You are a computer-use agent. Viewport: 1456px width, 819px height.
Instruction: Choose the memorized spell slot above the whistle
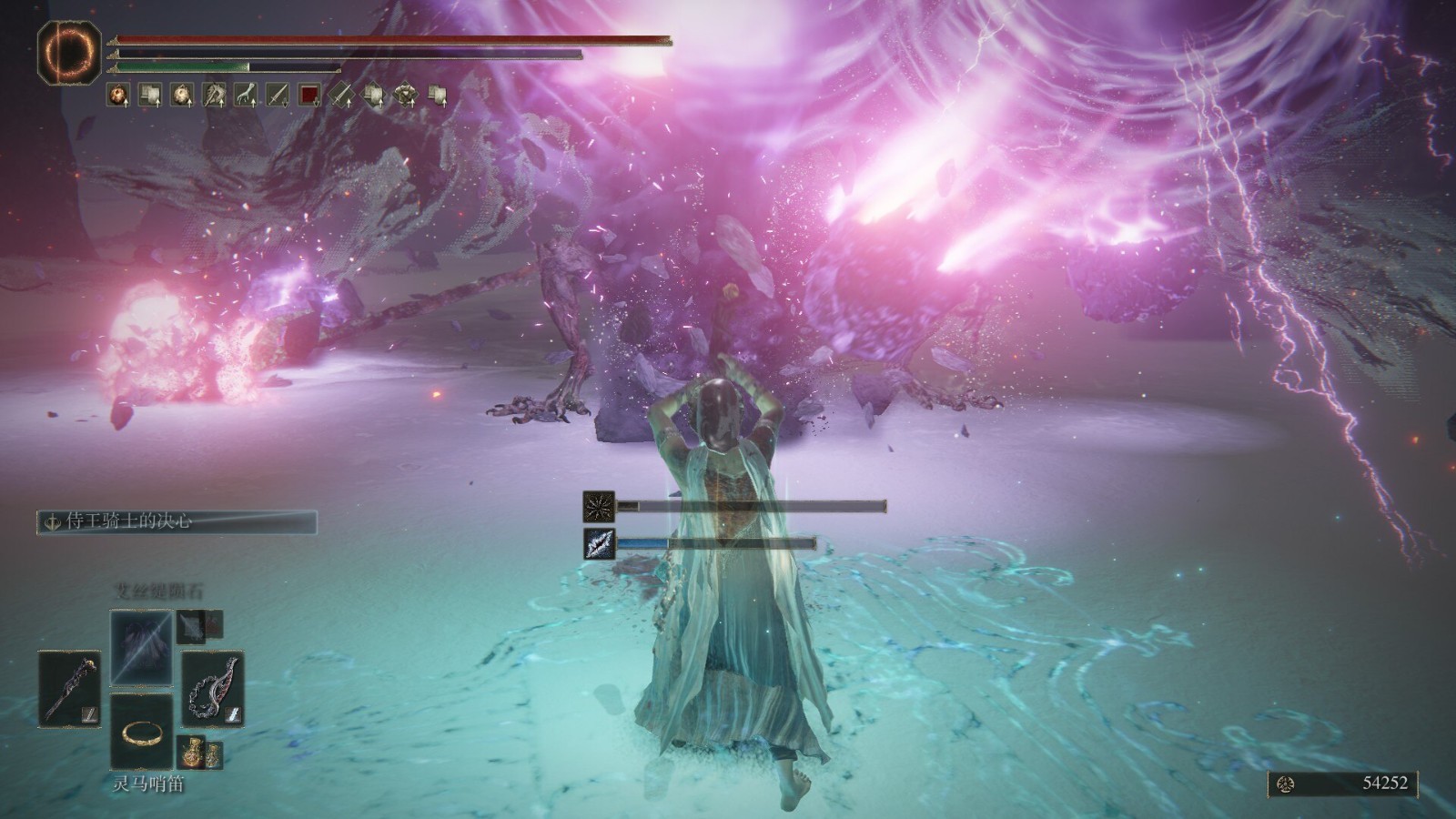click(141, 648)
